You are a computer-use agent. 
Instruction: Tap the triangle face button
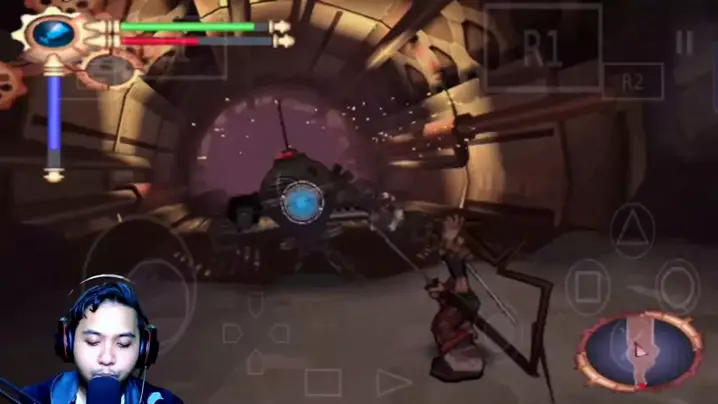click(x=632, y=230)
